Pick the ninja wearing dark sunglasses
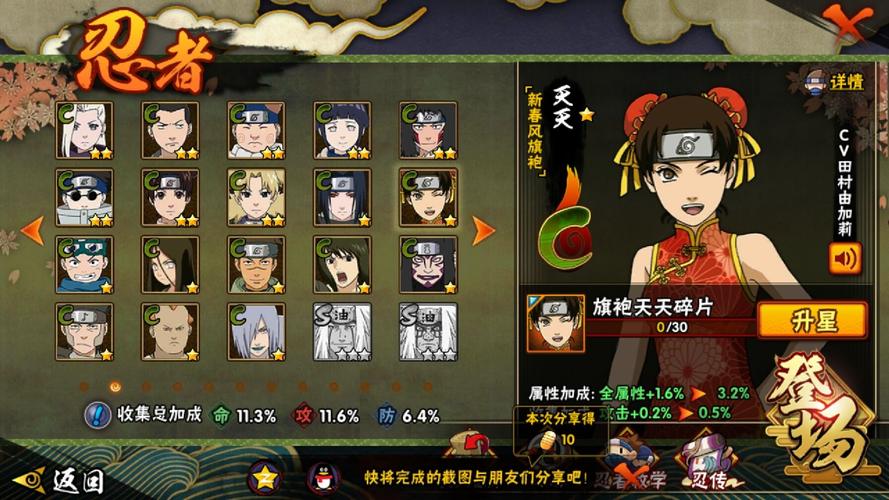Viewport: 889px width, 500px height. point(84,197)
